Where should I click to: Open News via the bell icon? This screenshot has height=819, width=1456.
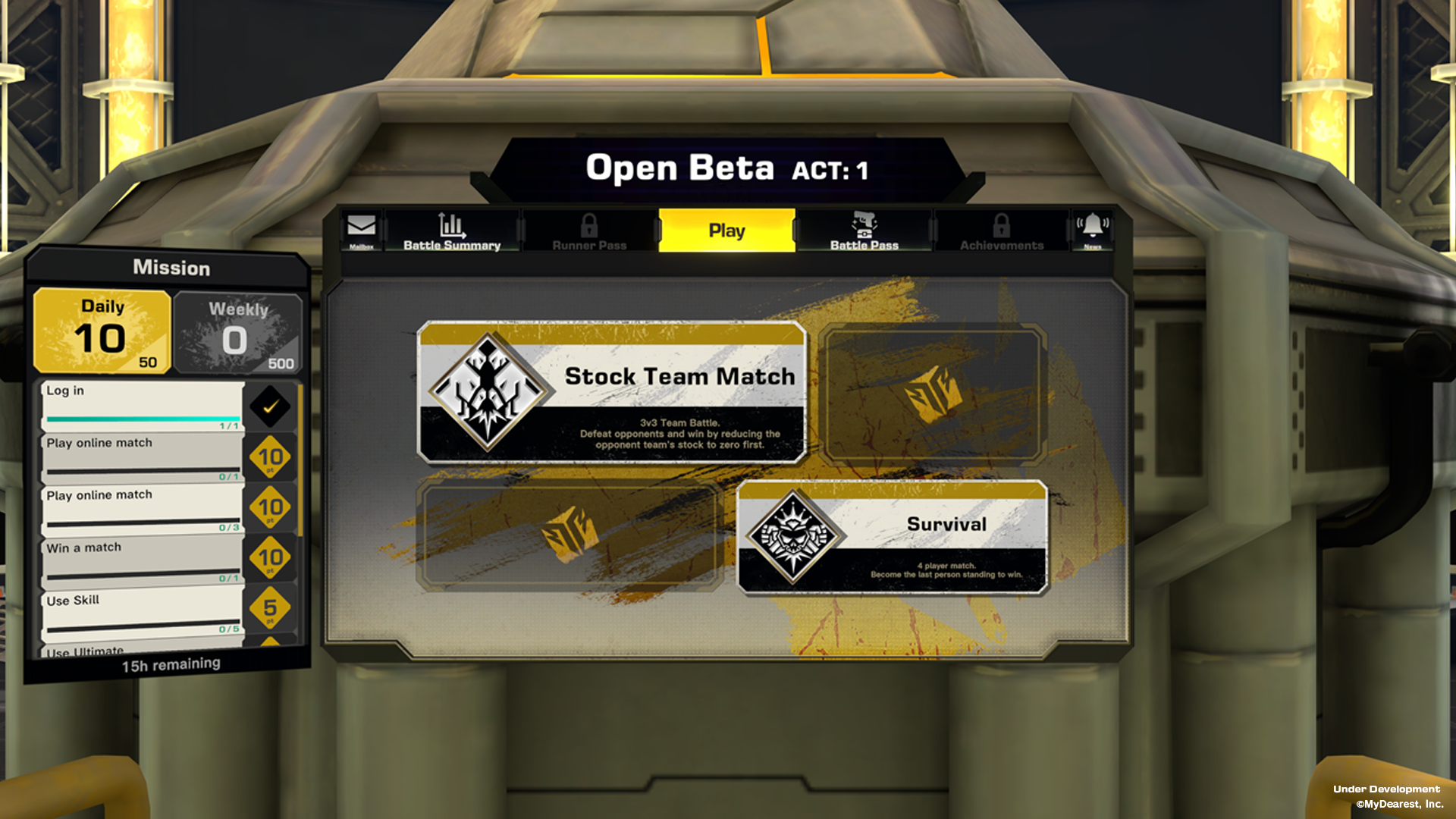point(1094,225)
